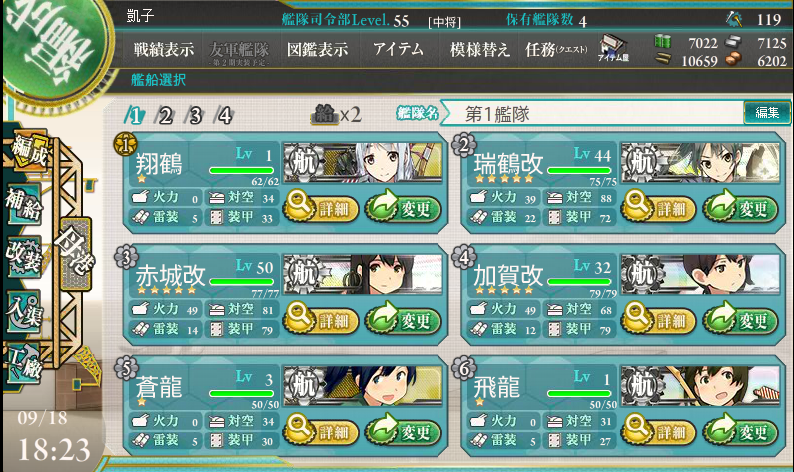The height and width of the screenshot is (472, 794).
Task: Show 詳細 details for 蒼龍
Action: coord(322,433)
